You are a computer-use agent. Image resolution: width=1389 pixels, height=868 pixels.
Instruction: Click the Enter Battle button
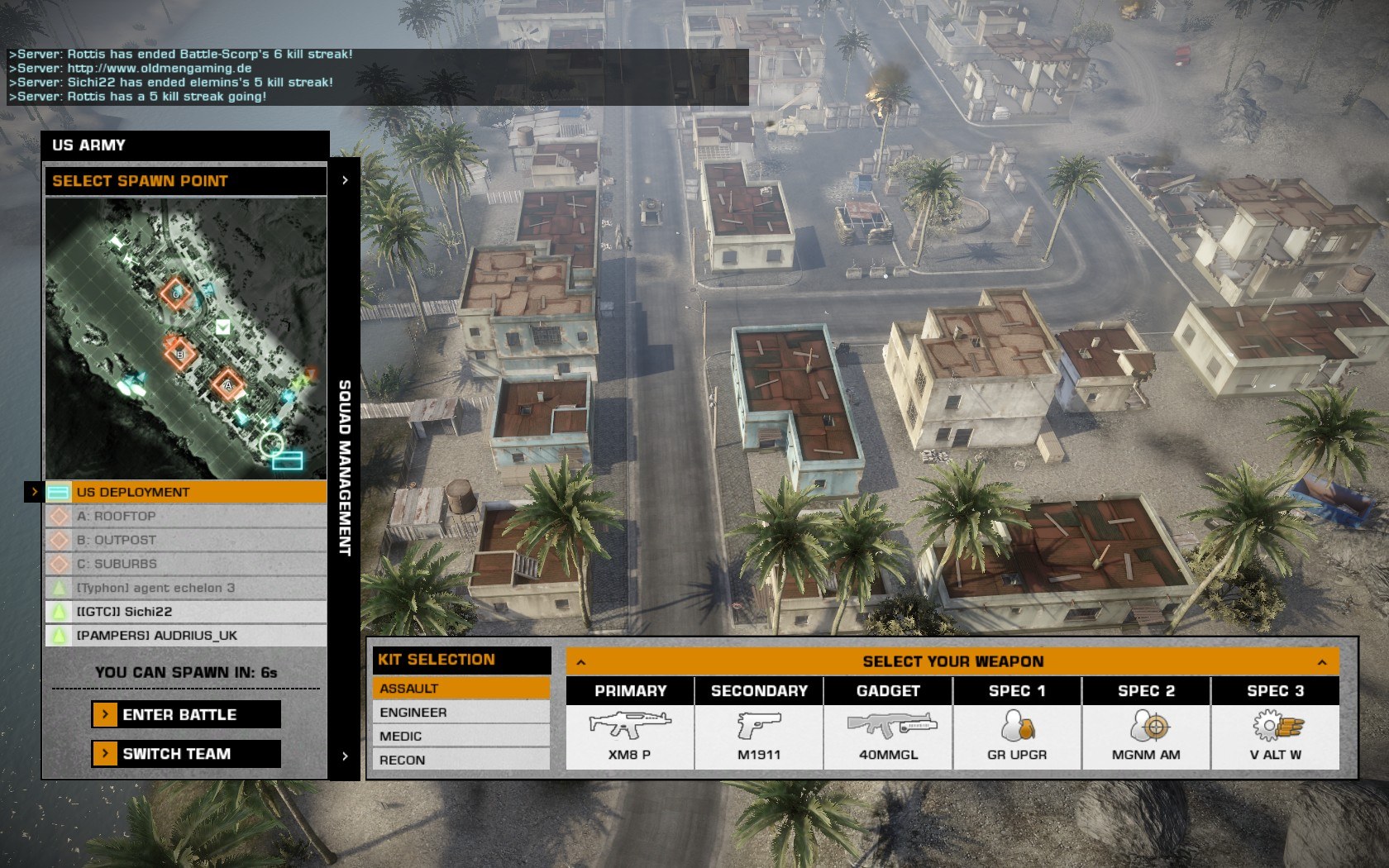[186, 714]
